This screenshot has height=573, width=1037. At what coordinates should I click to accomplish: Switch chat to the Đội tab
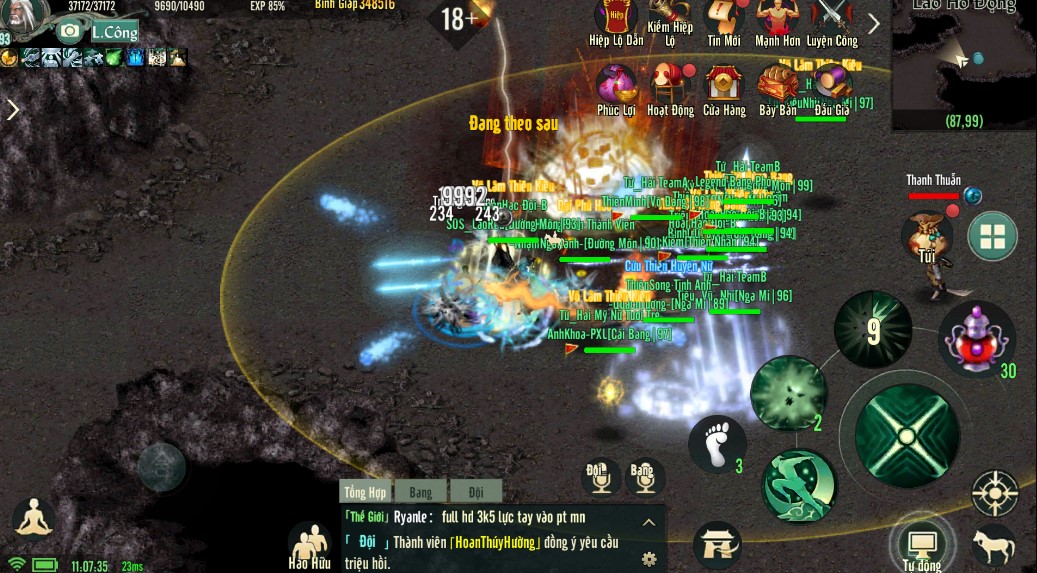[x=475, y=492]
